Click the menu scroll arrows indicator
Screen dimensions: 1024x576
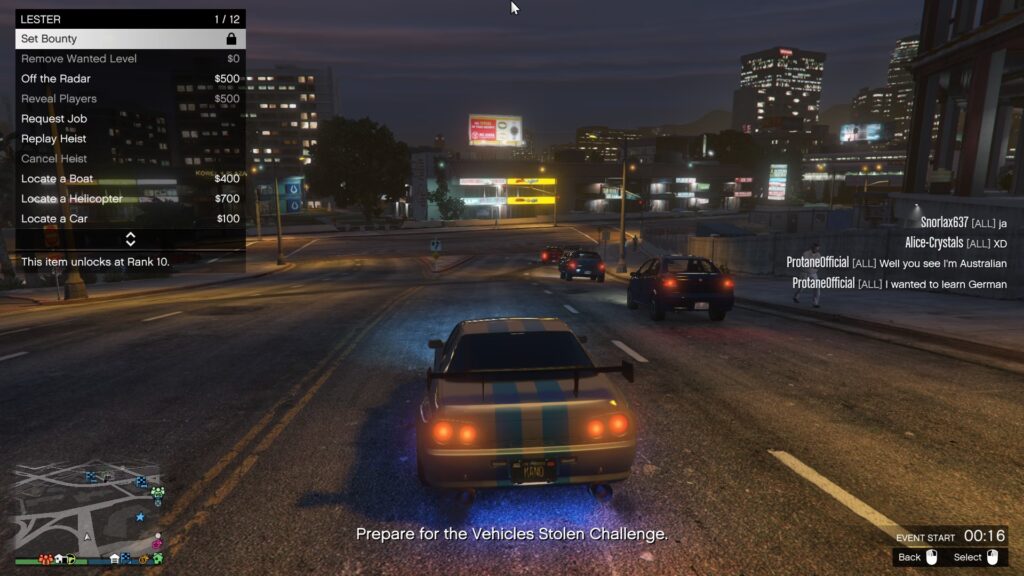[x=130, y=239]
